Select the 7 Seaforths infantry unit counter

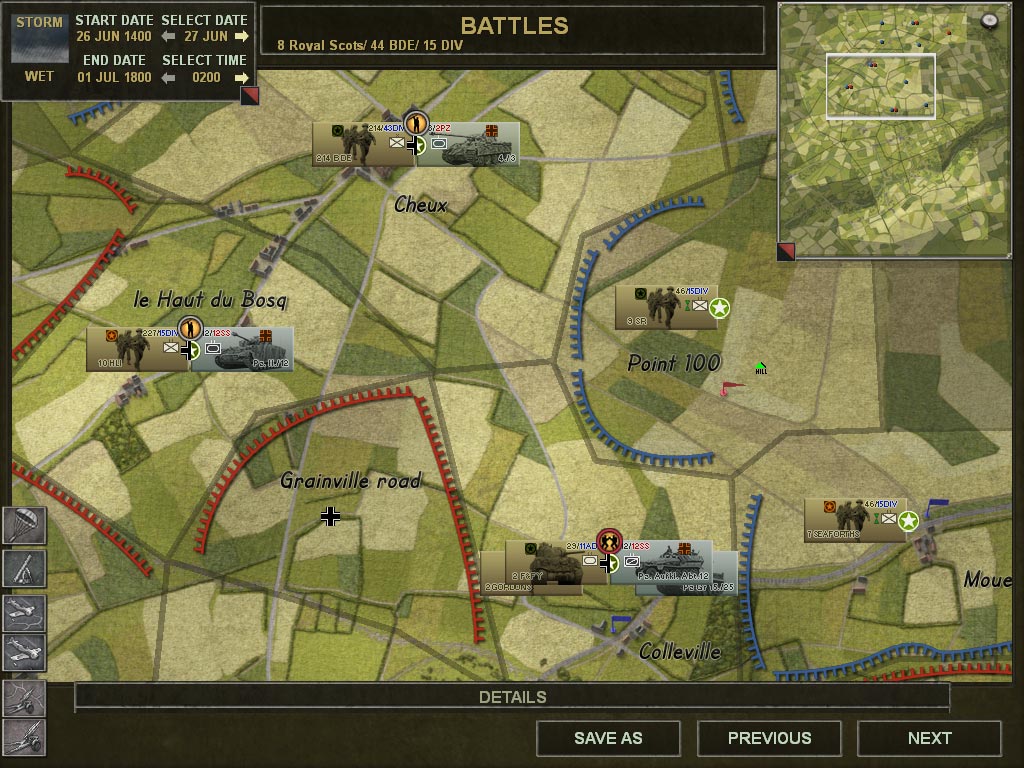point(852,520)
